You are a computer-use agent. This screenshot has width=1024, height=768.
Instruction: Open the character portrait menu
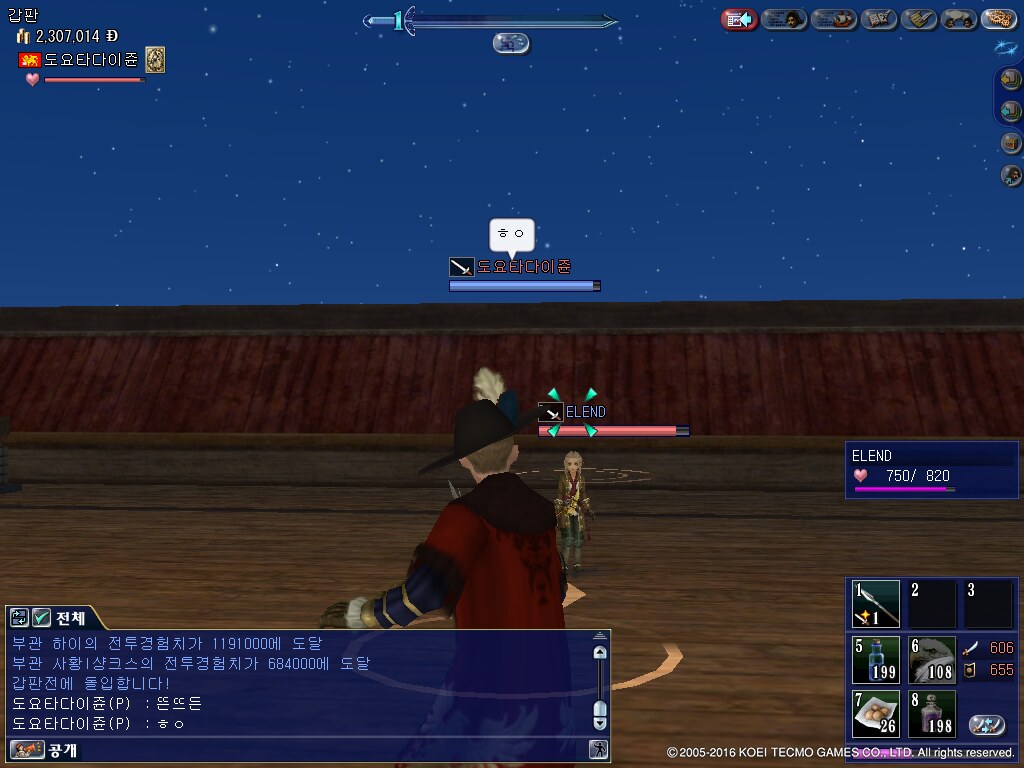pos(784,19)
